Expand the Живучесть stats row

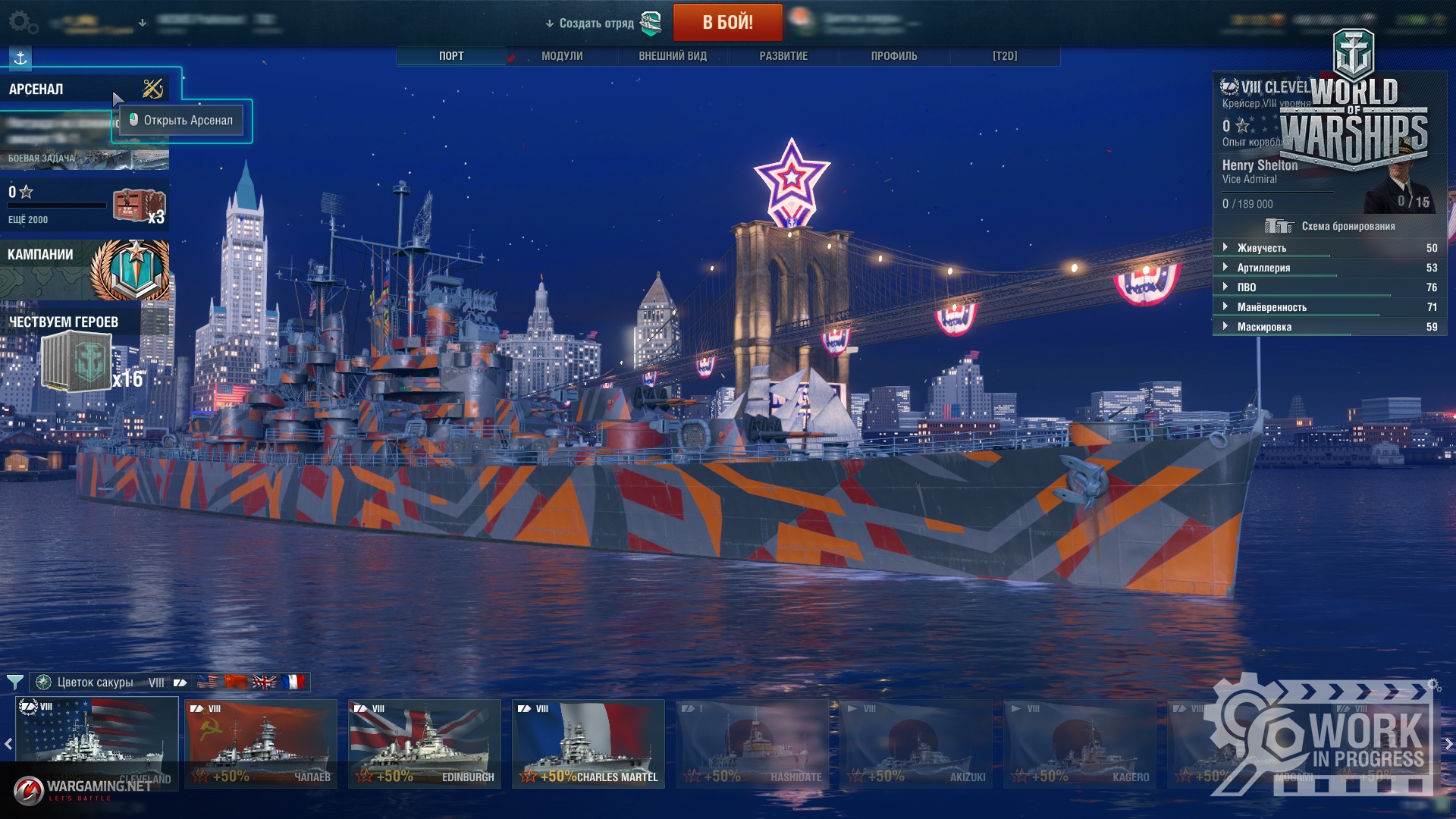(1262, 248)
